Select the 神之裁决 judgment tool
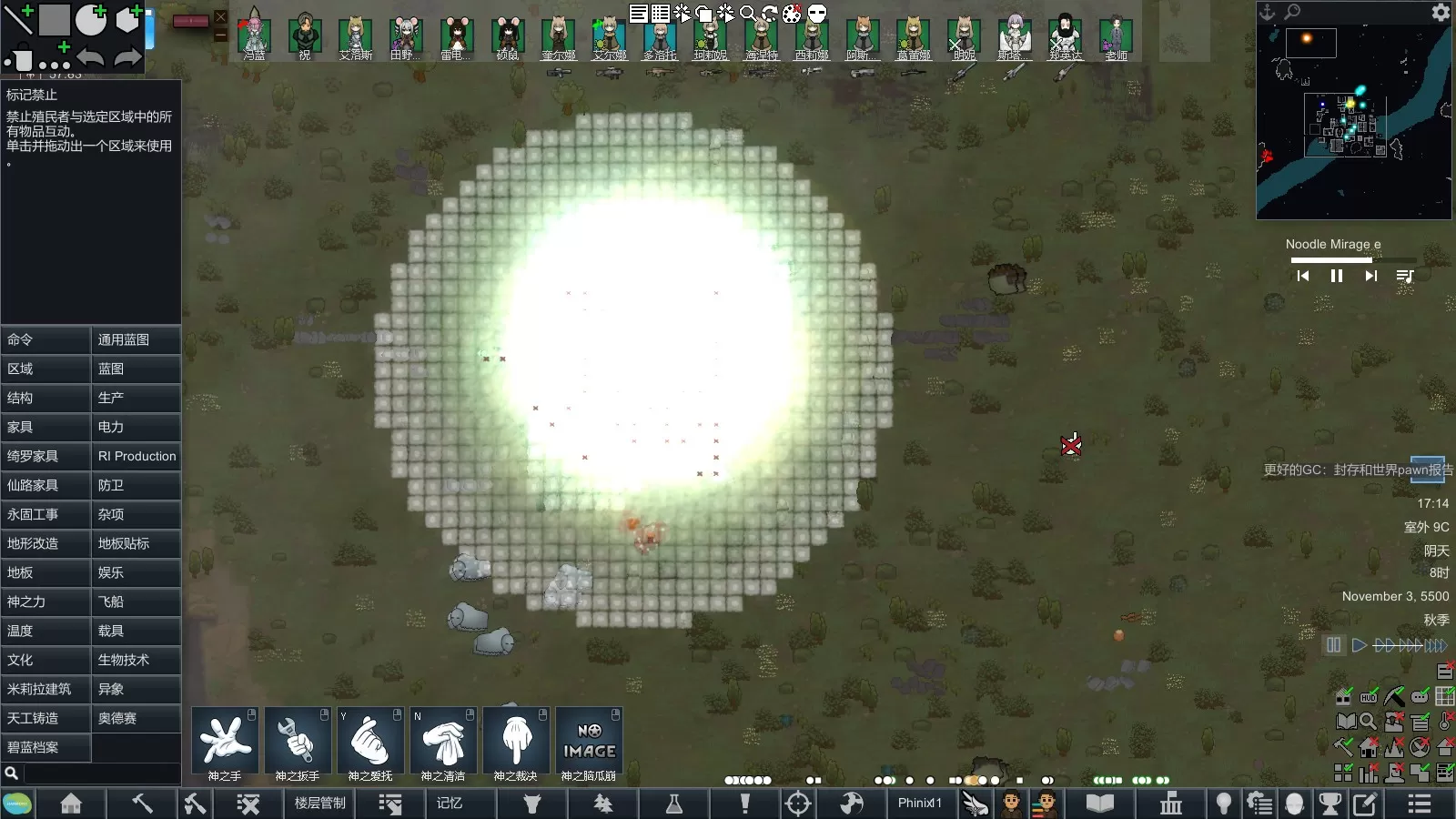 click(x=516, y=741)
